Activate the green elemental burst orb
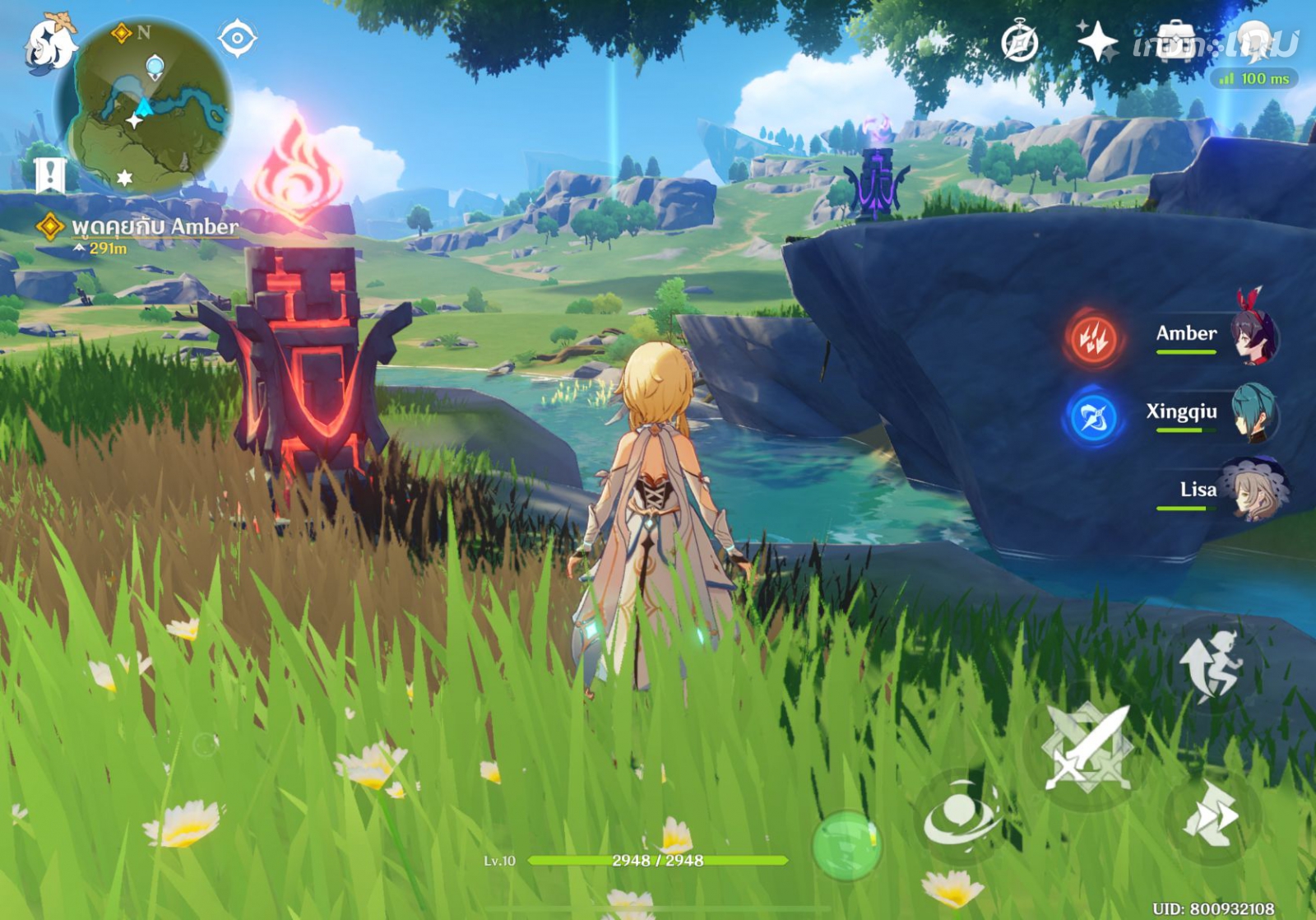Image resolution: width=1316 pixels, height=920 pixels. pyautogui.click(x=846, y=844)
